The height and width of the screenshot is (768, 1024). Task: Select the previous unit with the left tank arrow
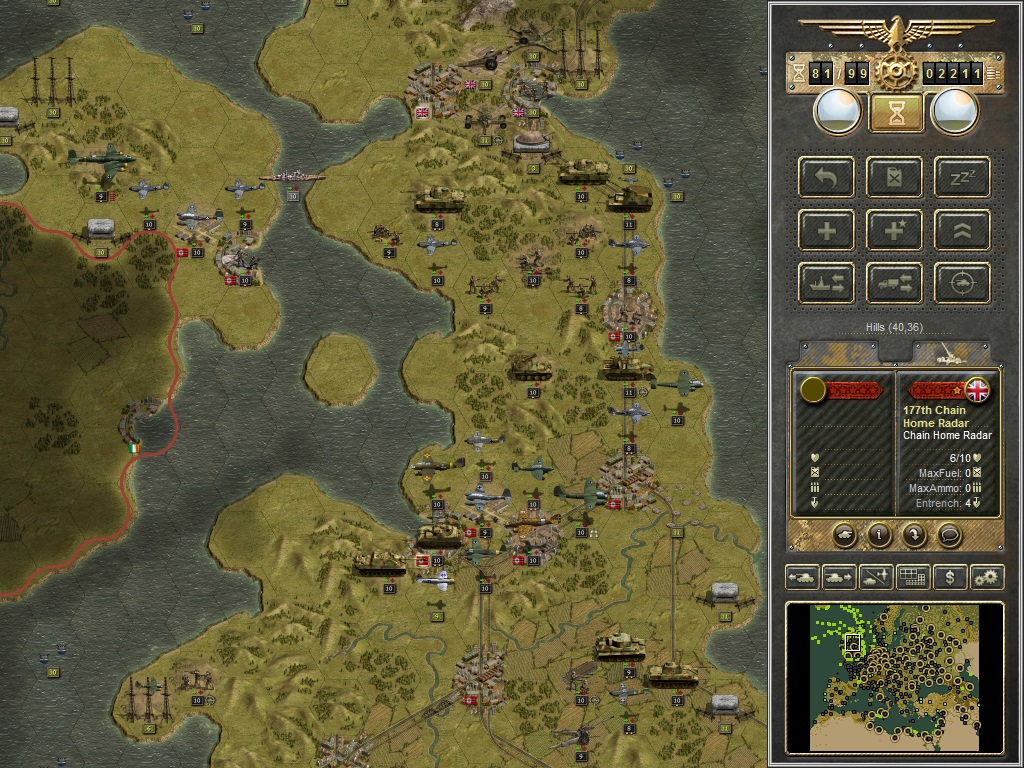(x=803, y=577)
